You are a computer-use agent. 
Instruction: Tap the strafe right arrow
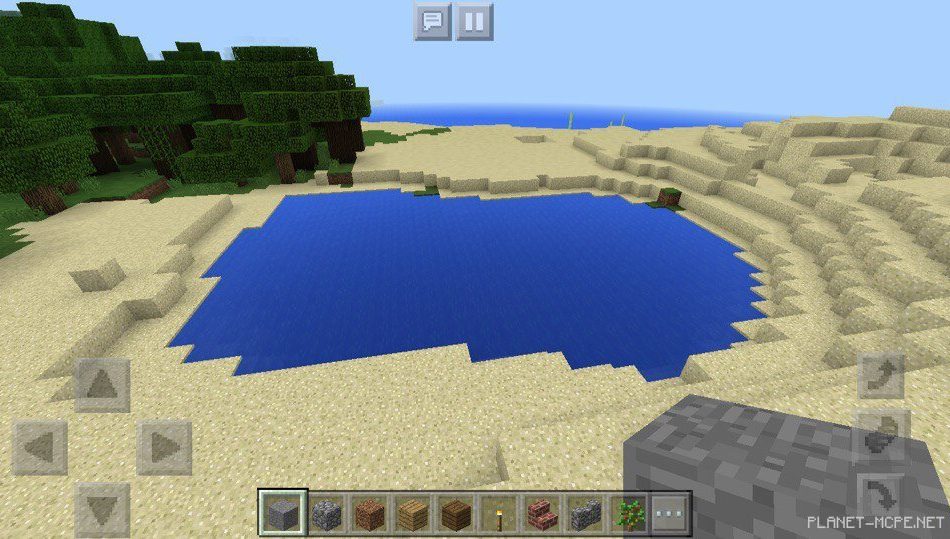(x=165, y=446)
